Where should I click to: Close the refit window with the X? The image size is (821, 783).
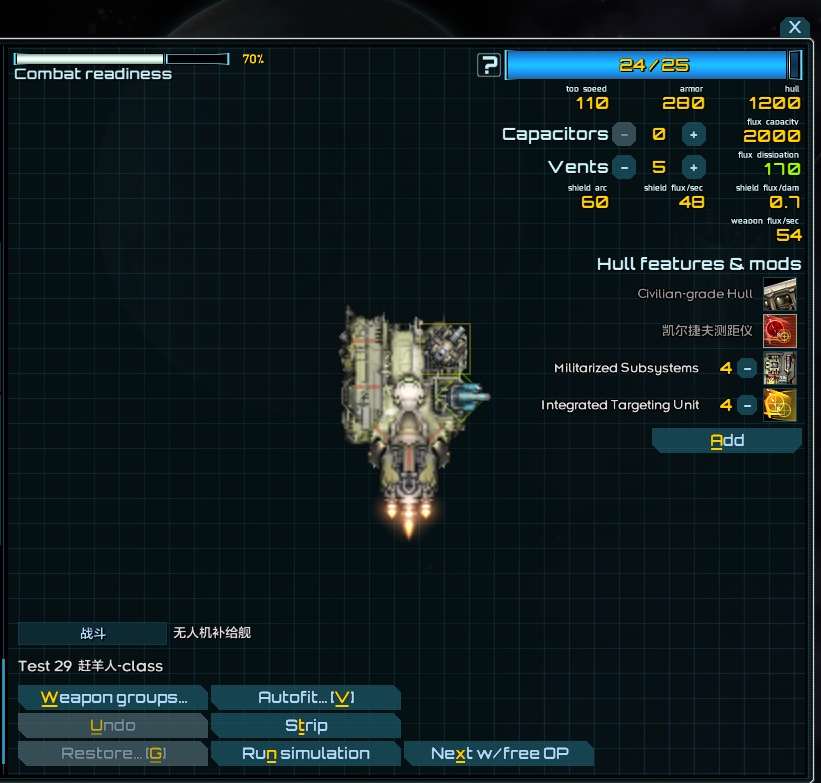[794, 28]
